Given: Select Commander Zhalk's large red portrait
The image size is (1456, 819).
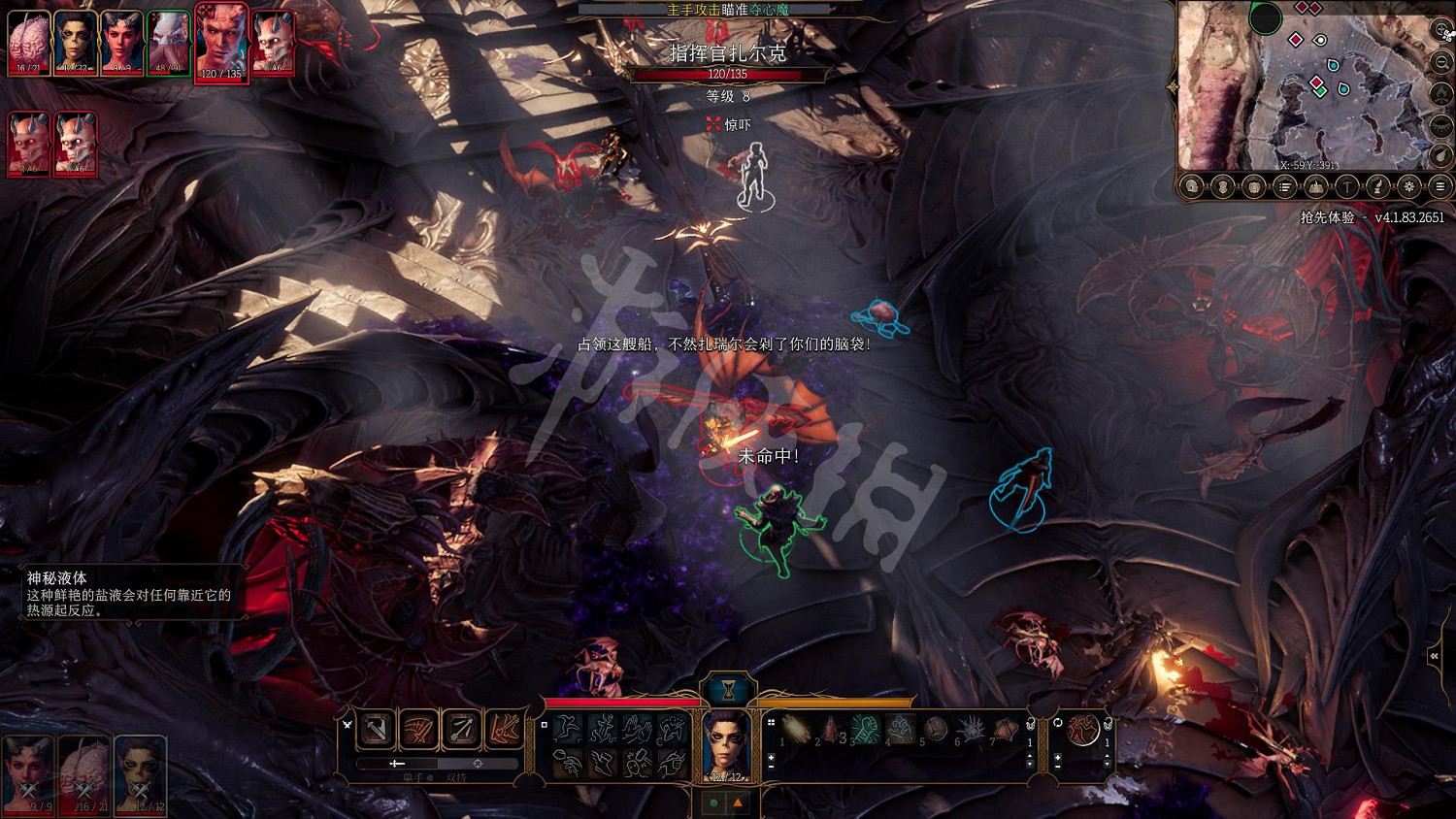Looking at the screenshot, I should click(221, 43).
